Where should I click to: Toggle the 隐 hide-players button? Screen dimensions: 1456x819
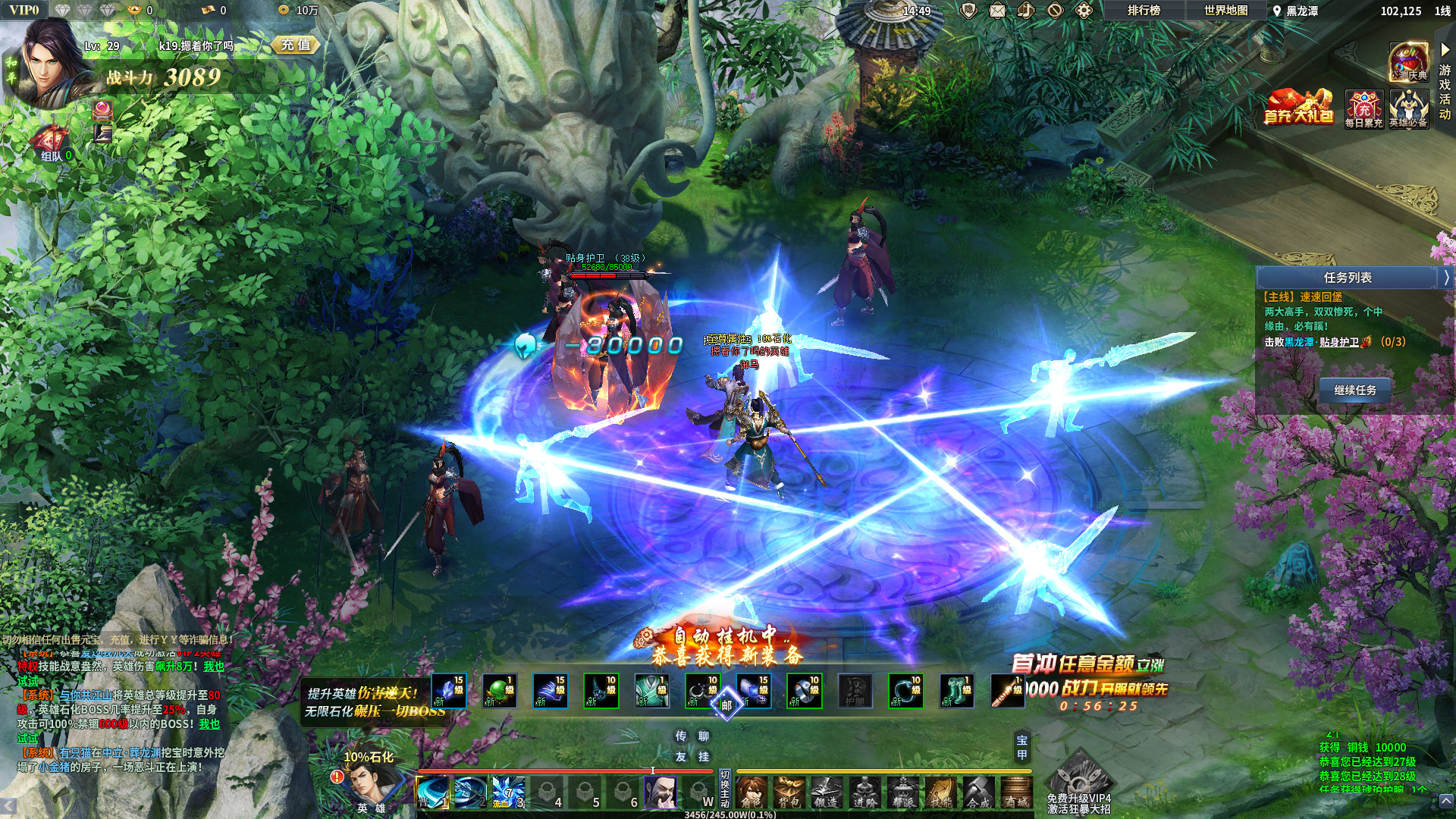(x=969, y=11)
